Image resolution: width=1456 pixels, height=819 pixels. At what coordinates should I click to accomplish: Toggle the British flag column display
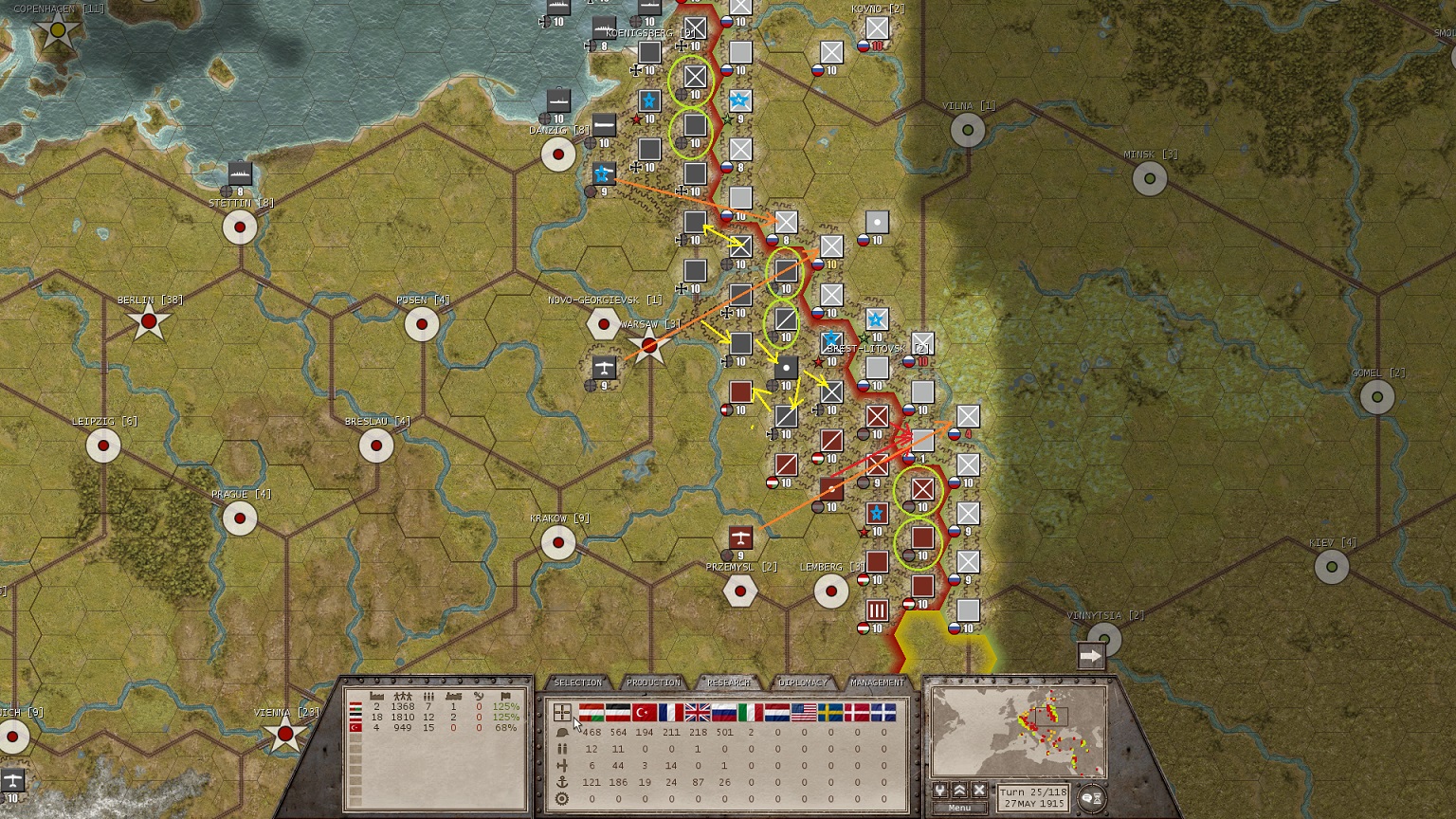pos(698,711)
